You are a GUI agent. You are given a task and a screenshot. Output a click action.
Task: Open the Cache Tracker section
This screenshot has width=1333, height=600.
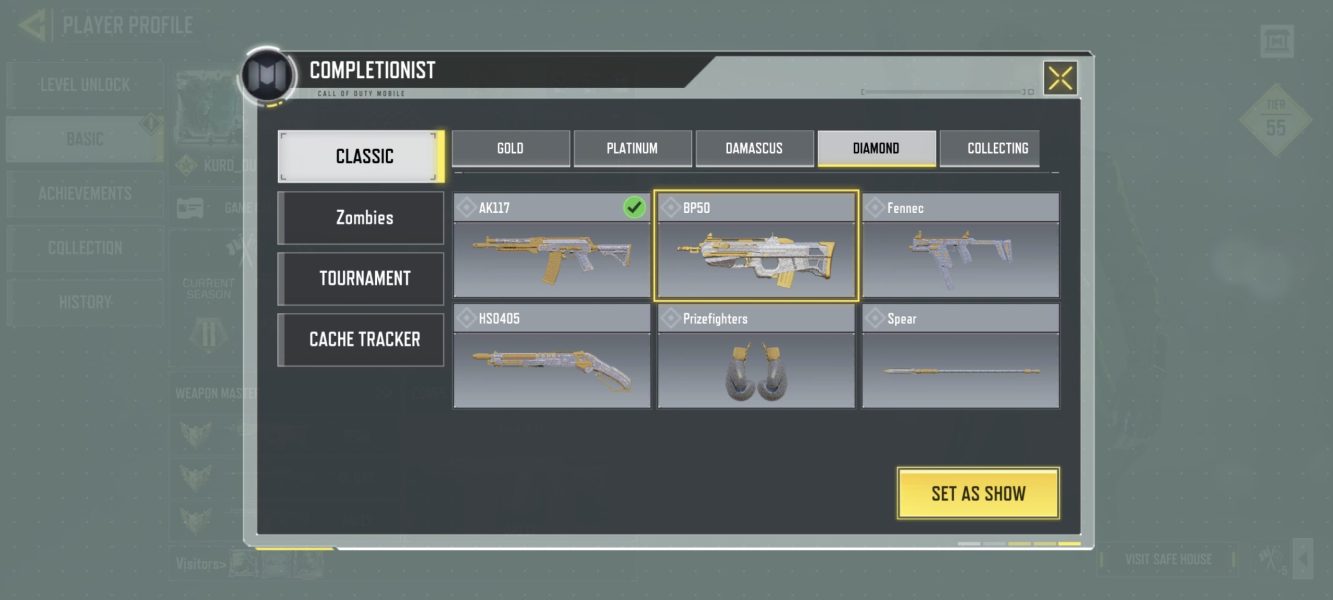pyautogui.click(x=361, y=339)
